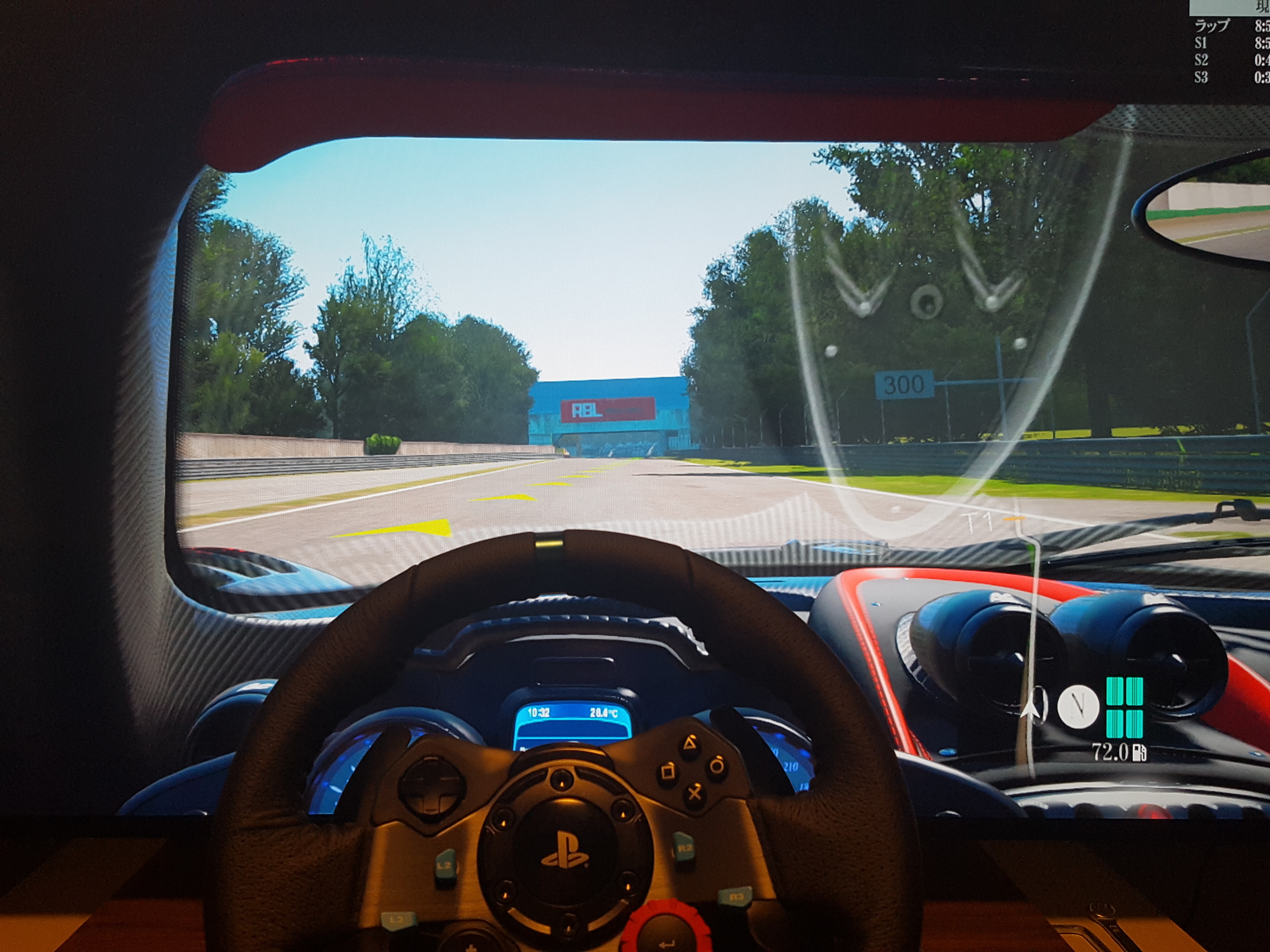Click the fuel pump icon

click(1140, 752)
